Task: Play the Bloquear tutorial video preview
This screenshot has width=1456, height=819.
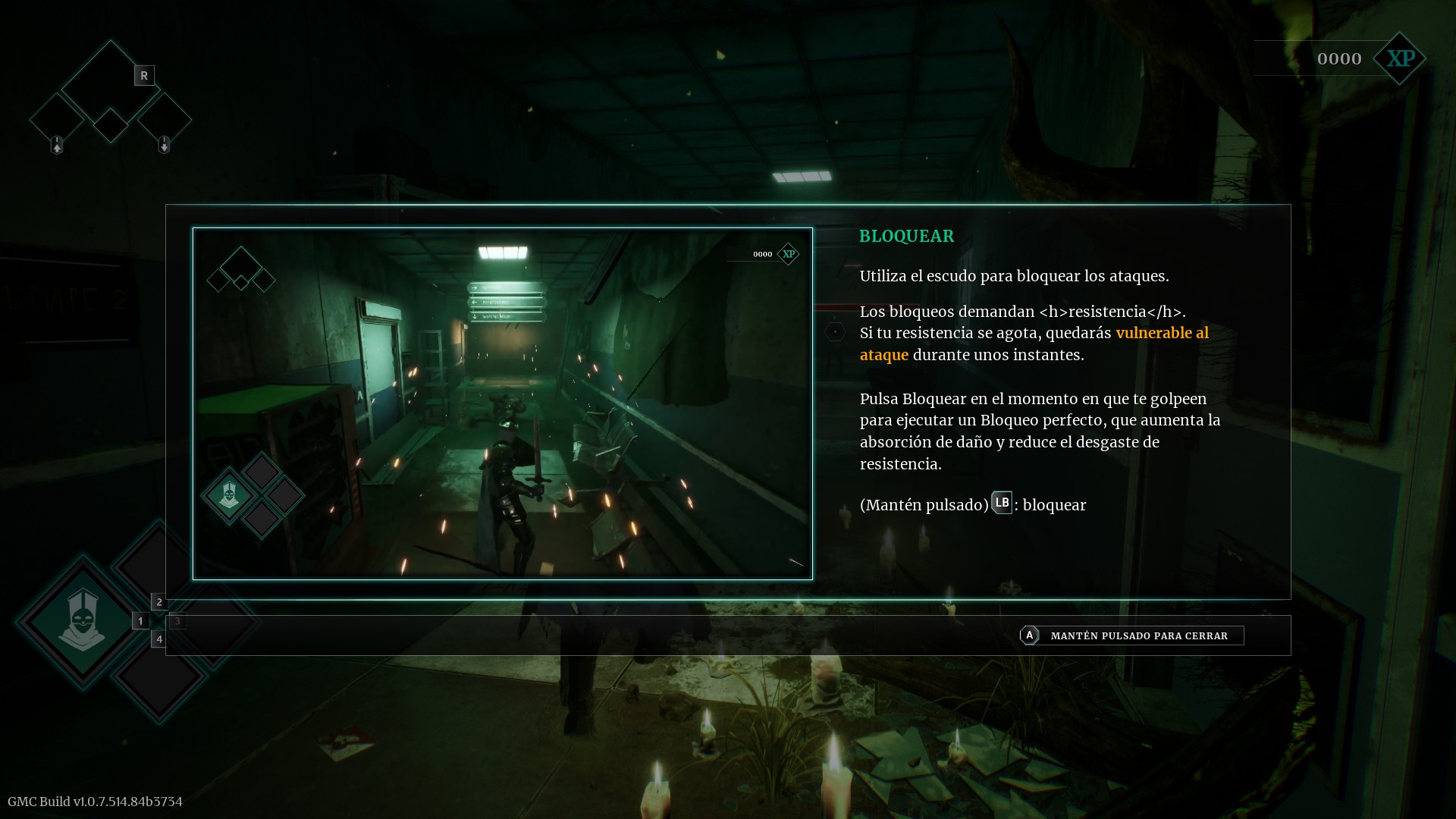Action: [502, 403]
